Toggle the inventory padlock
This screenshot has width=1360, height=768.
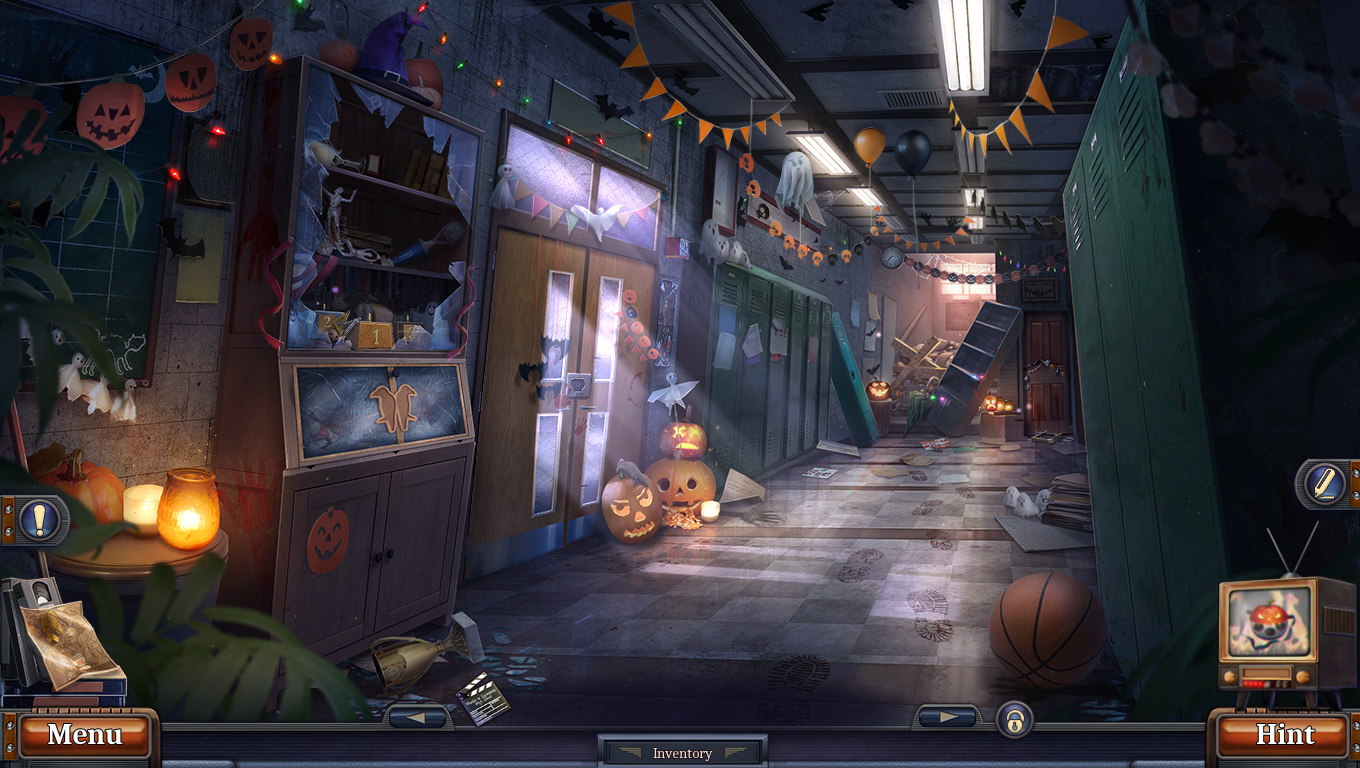1014,720
